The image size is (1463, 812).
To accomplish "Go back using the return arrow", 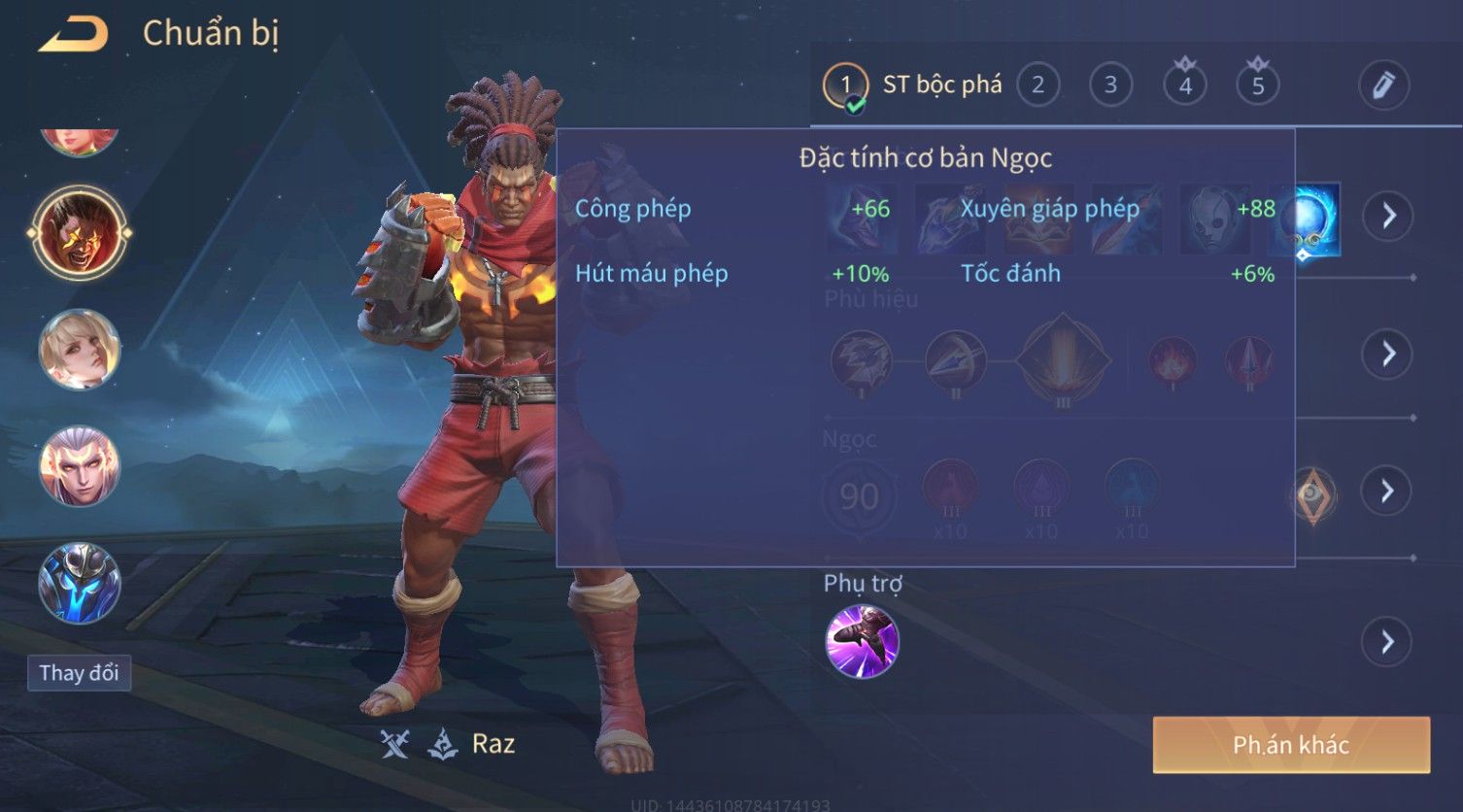I will point(74,34).
